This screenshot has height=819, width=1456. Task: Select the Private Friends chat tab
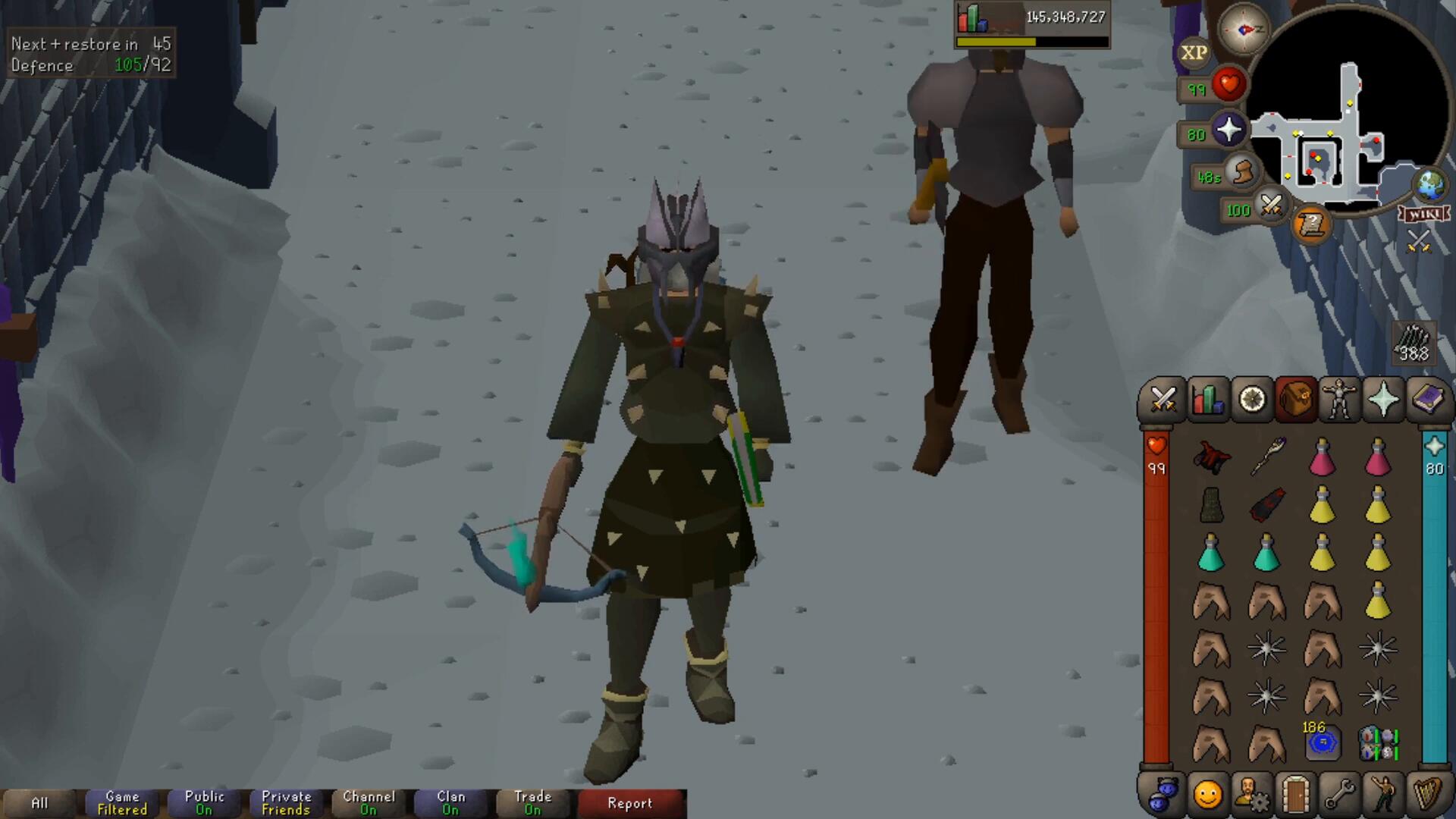click(286, 803)
